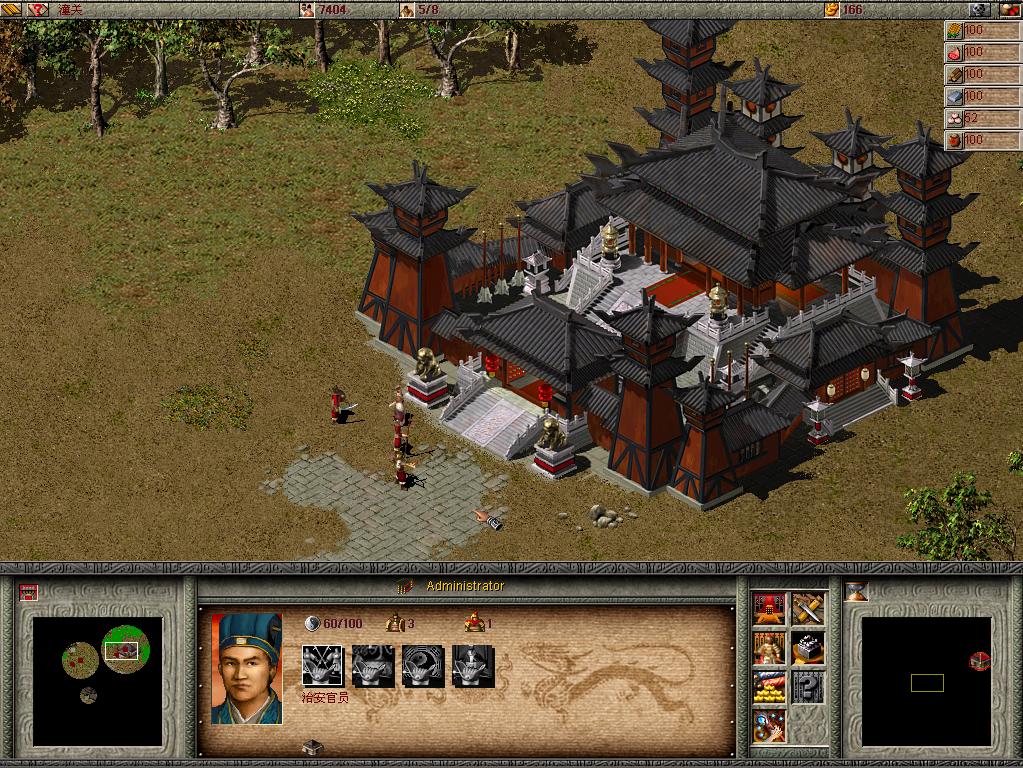
Task: Select the crossed sword and scroll icon
Action: click(808, 608)
